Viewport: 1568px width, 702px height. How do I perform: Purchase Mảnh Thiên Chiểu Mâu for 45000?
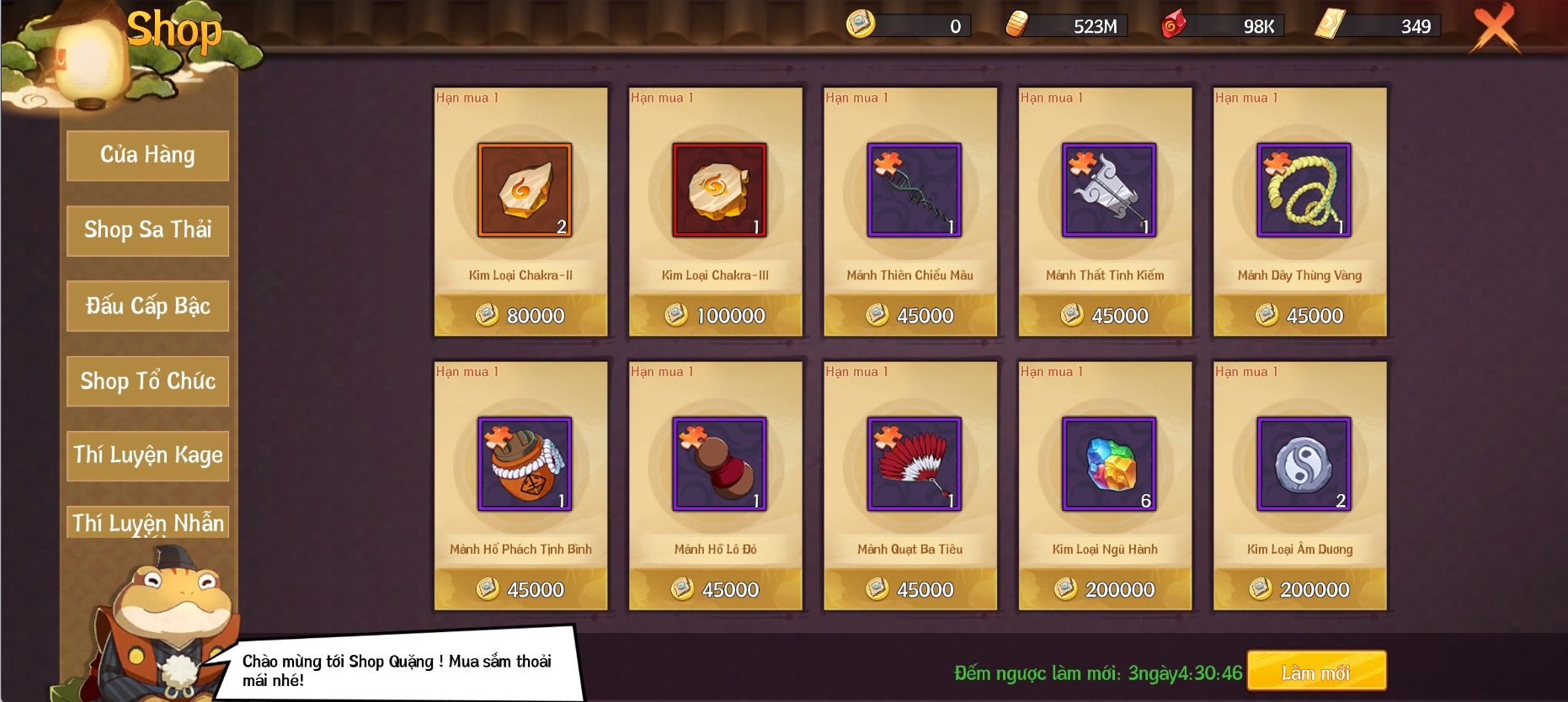point(910,316)
